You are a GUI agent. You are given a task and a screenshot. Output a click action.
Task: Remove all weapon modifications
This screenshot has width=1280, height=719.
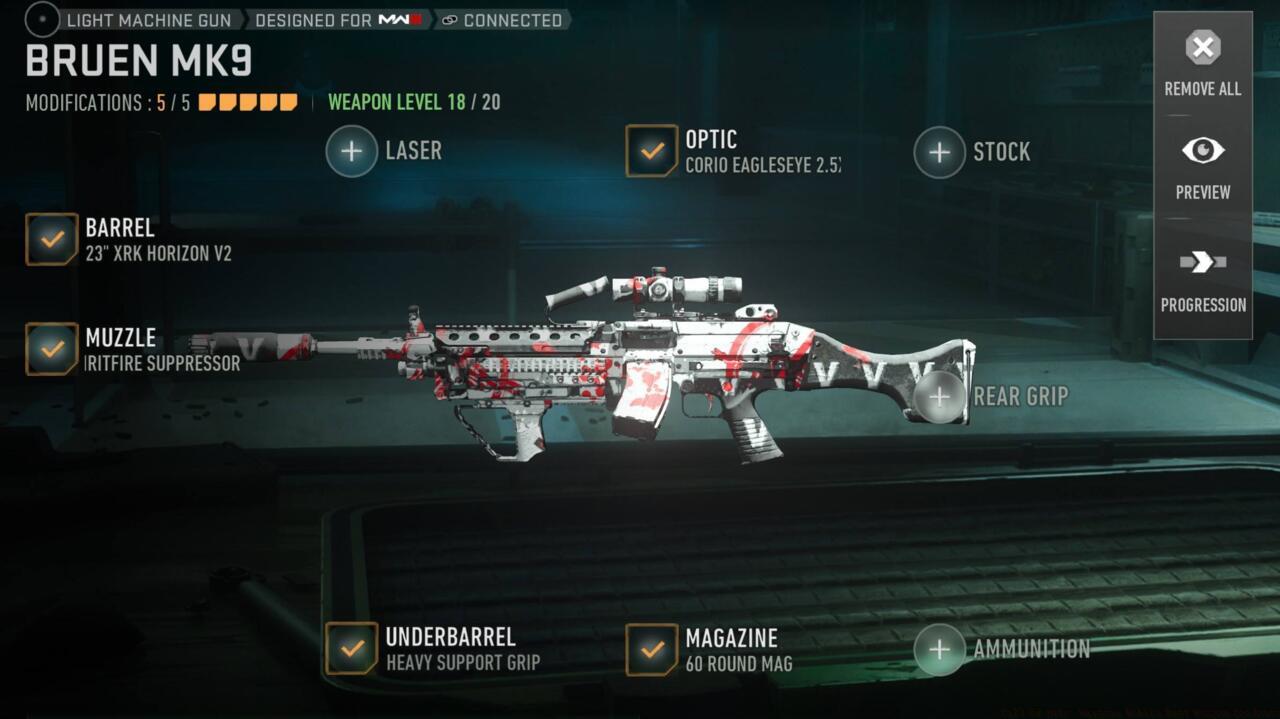tap(1202, 63)
